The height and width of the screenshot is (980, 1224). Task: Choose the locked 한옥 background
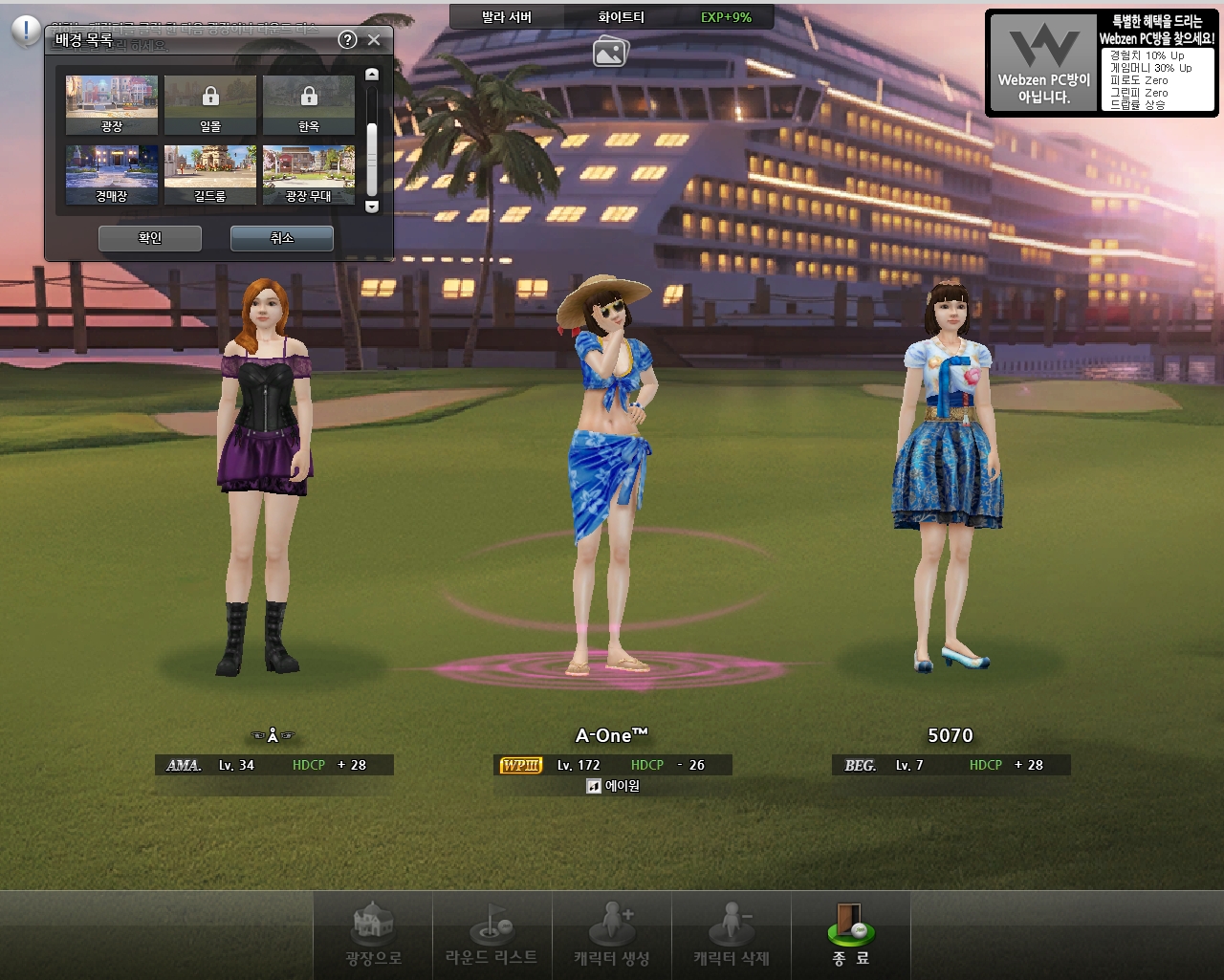coord(309,104)
